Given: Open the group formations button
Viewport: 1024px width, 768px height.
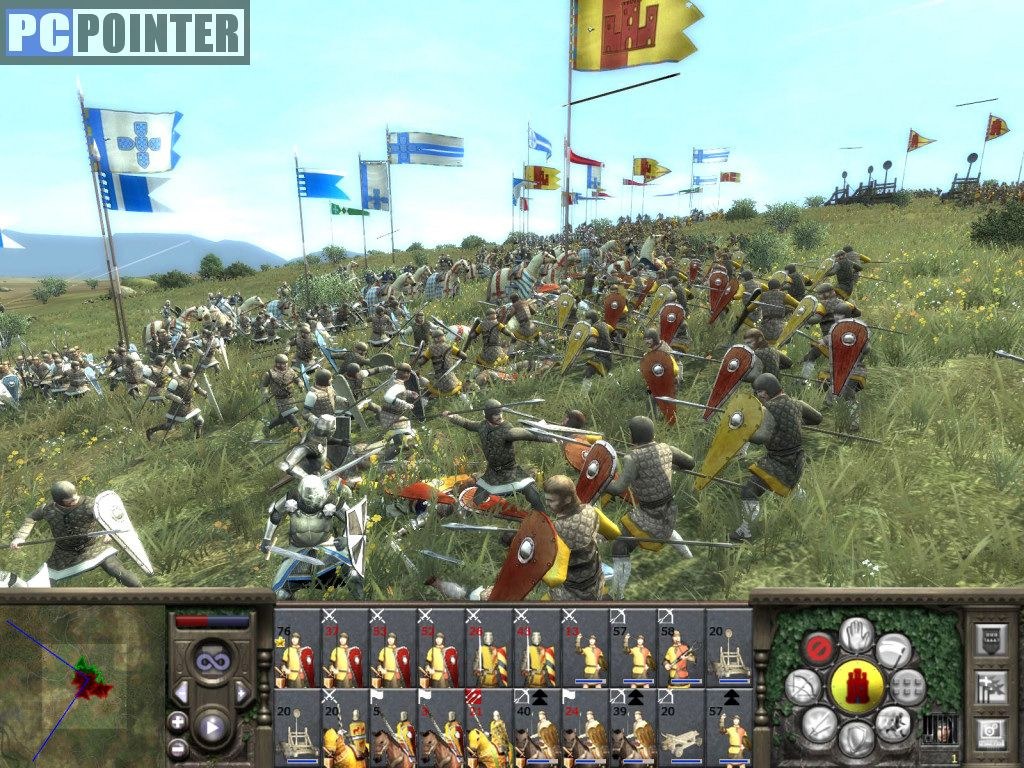Looking at the screenshot, I should (x=908, y=686).
